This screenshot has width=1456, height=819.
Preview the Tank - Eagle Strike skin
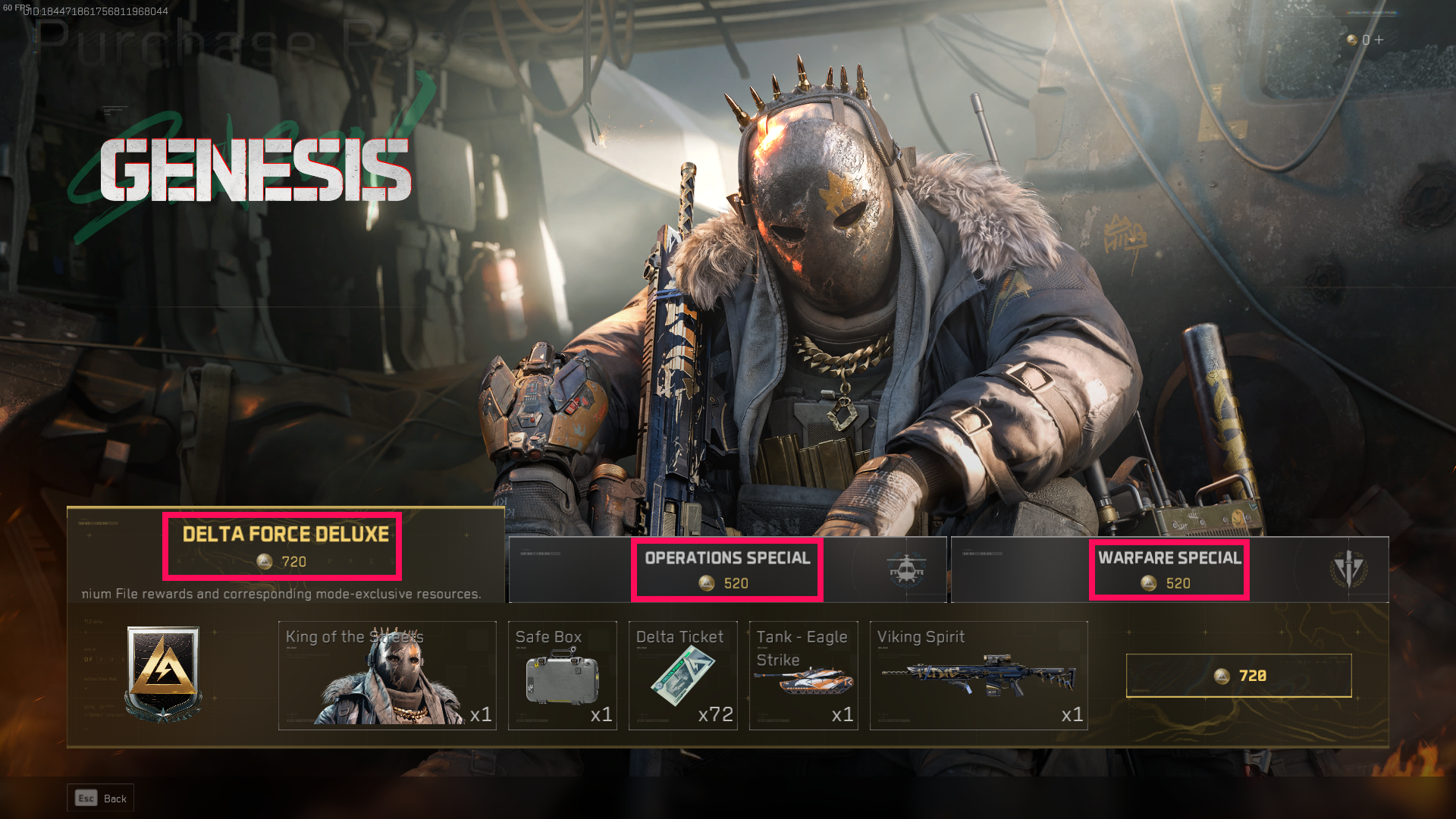[803, 676]
